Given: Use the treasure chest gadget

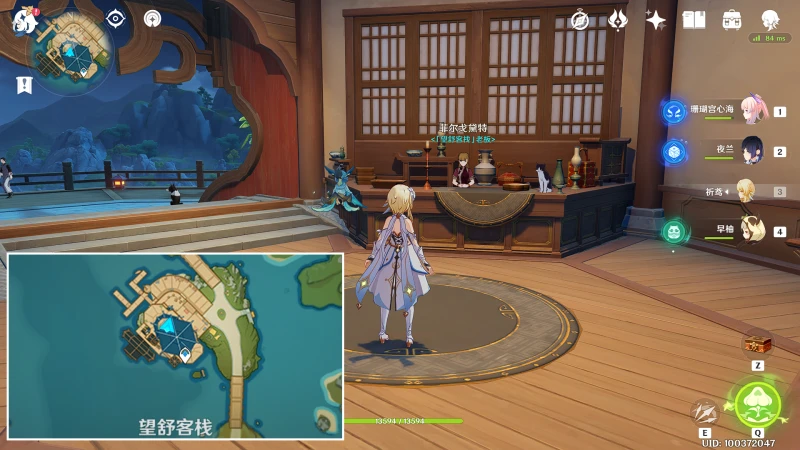Looking at the screenshot, I should [x=757, y=344].
